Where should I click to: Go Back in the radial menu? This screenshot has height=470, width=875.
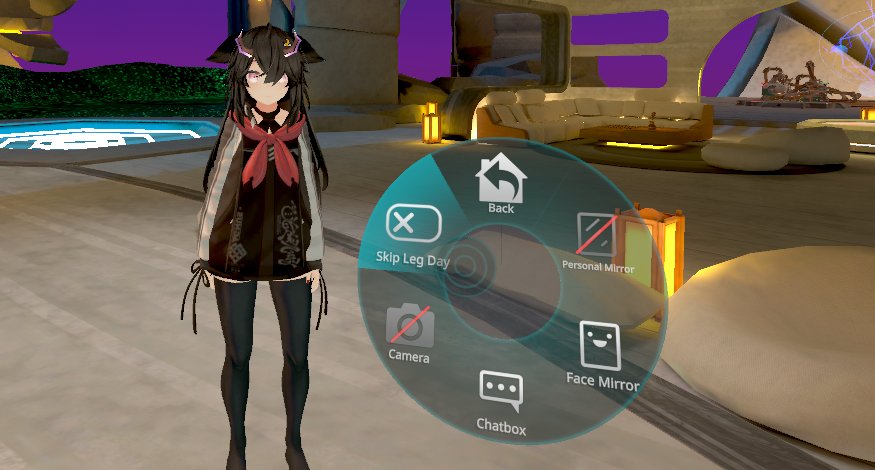[500, 184]
